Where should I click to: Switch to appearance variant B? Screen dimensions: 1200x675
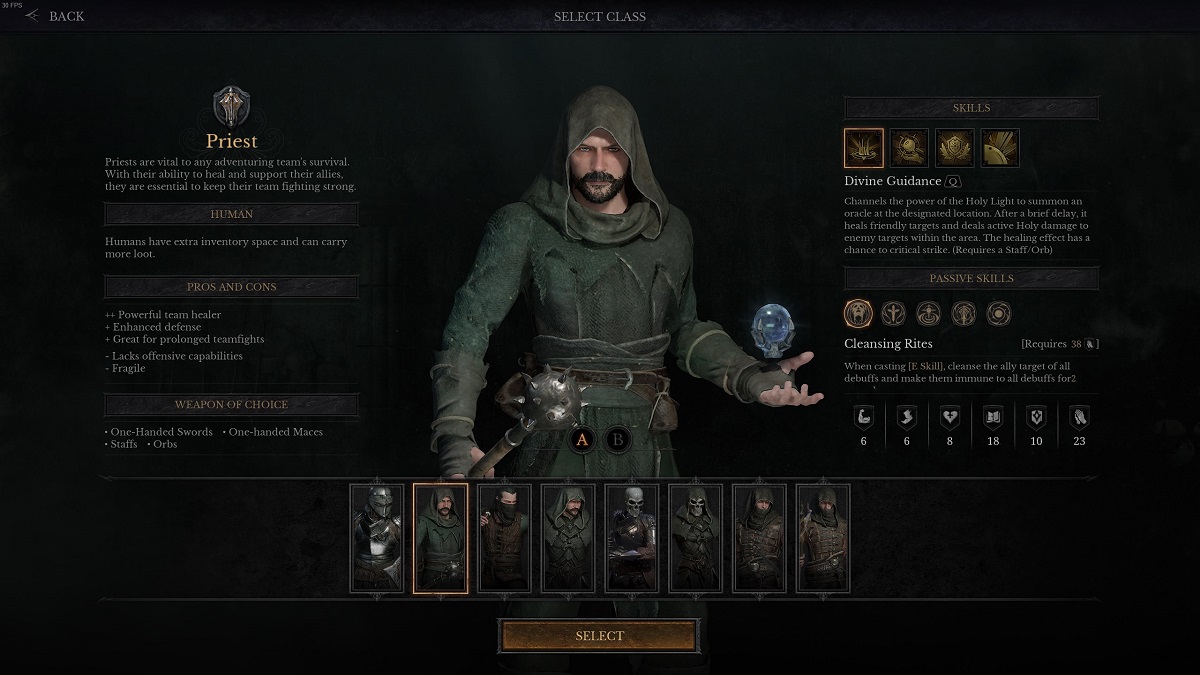(618, 438)
